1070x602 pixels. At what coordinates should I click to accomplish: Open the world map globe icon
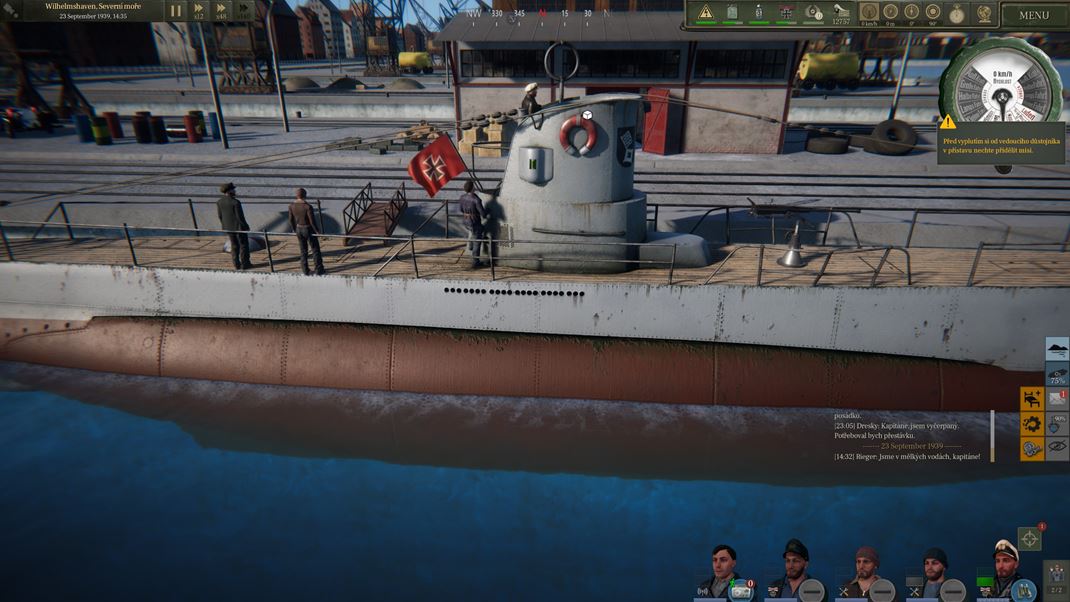984,13
